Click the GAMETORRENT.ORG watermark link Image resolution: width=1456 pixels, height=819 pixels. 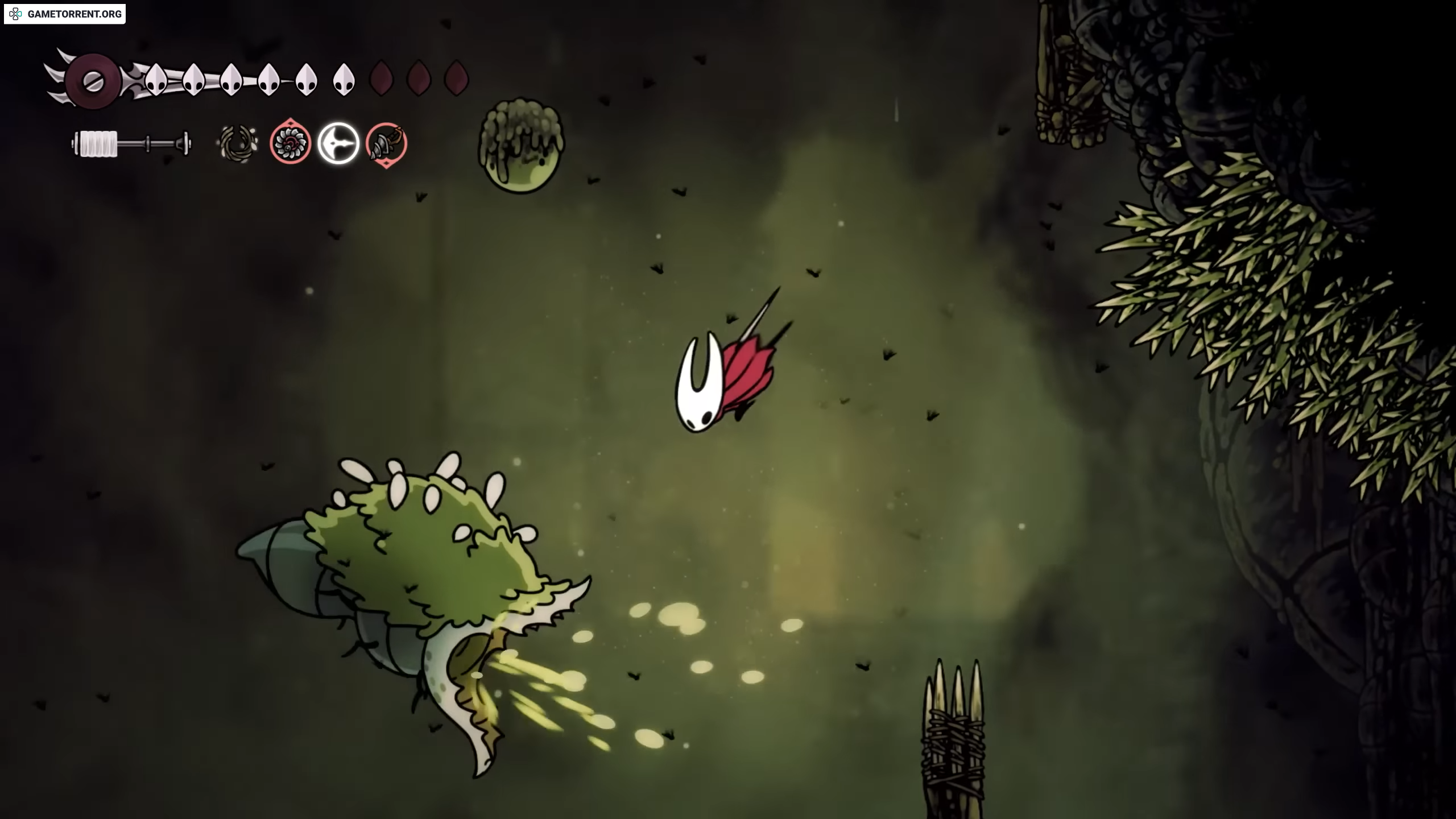[65, 14]
